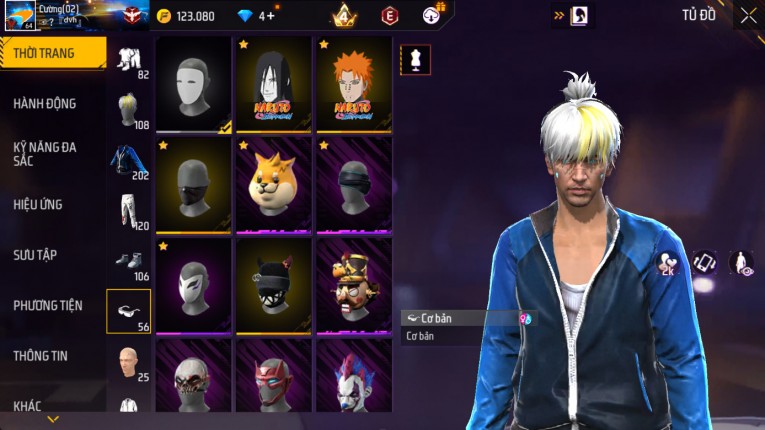This screenshot has height=430, width=765.
Task: Choose the black cat-eared beanie mask
Action: (273, 284)
